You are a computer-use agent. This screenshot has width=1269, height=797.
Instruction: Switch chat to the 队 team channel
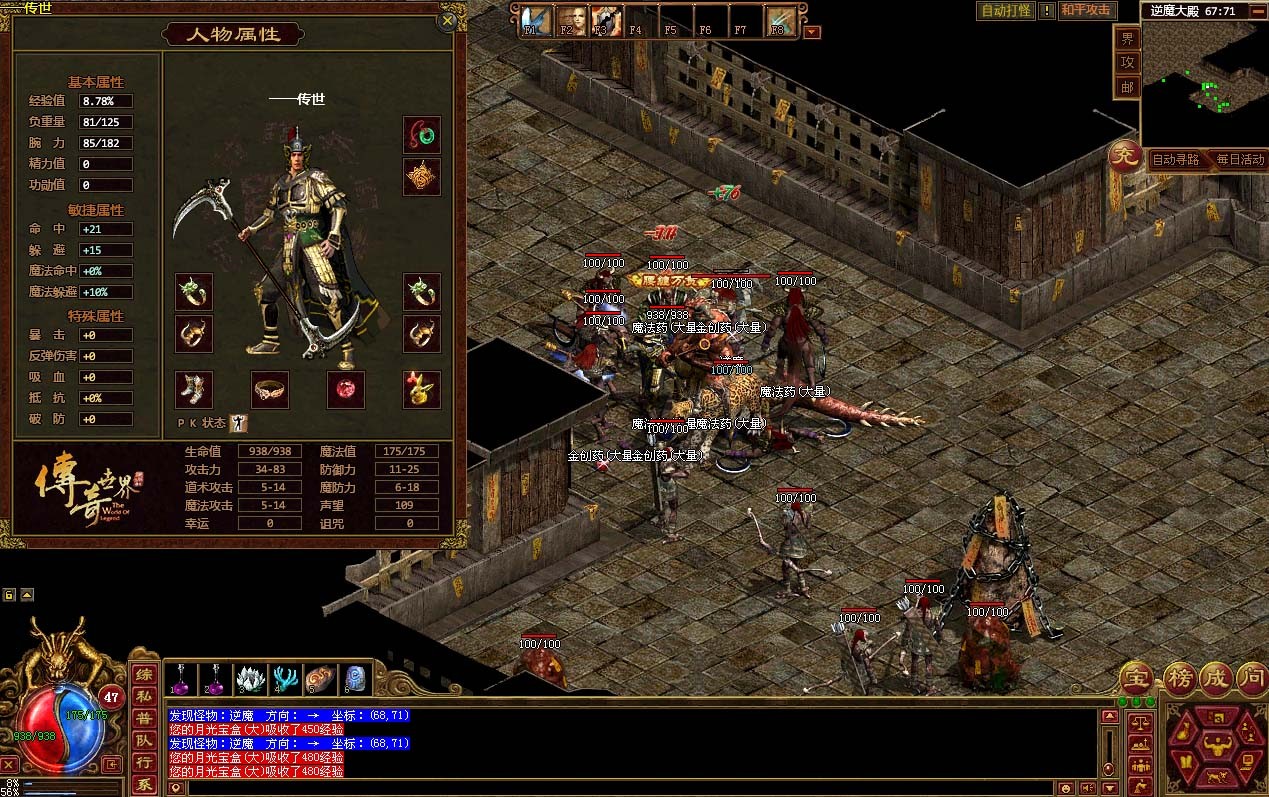click(x=145, y=741)
